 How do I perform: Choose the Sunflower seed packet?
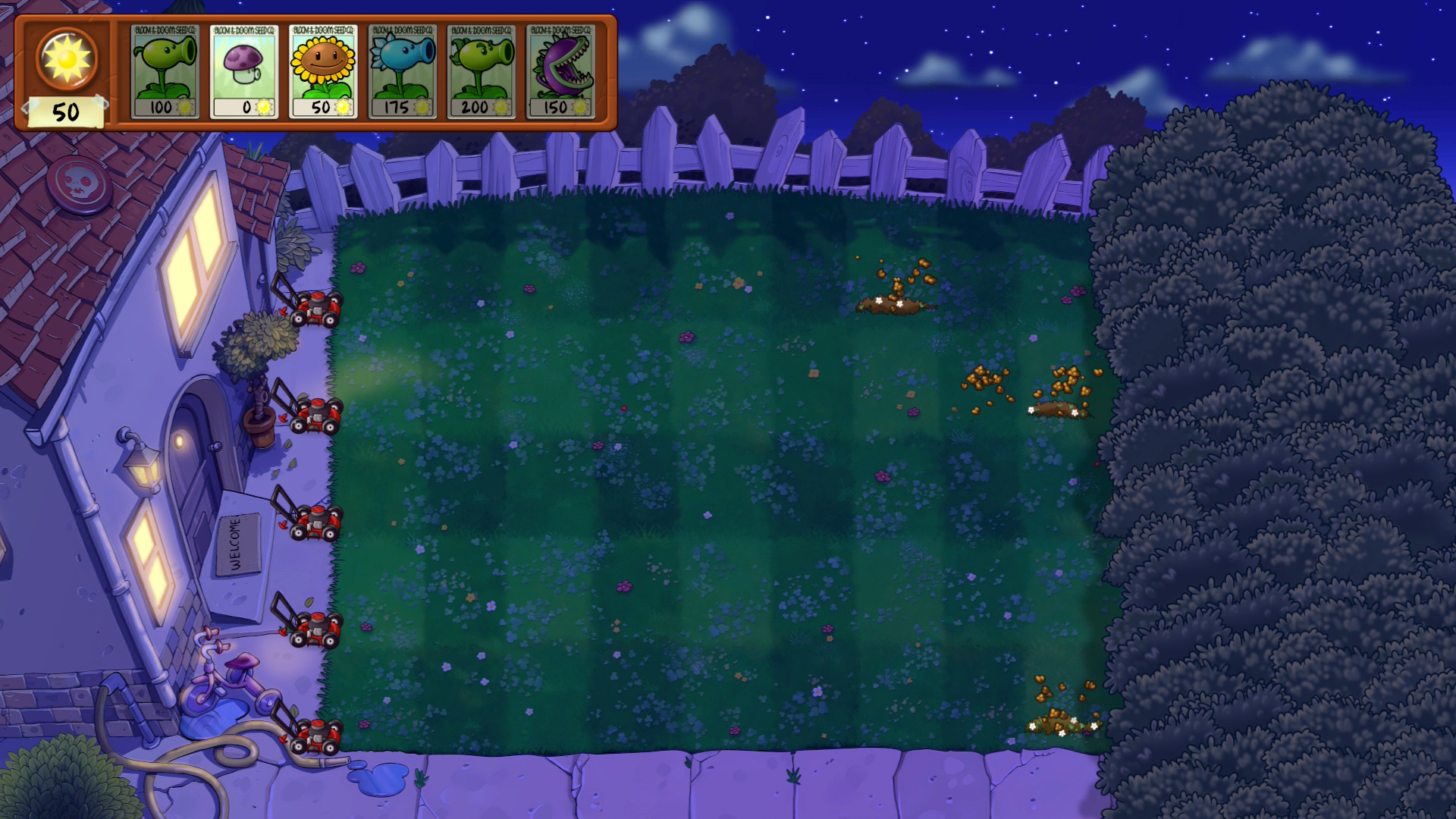[x=323, y=71]
